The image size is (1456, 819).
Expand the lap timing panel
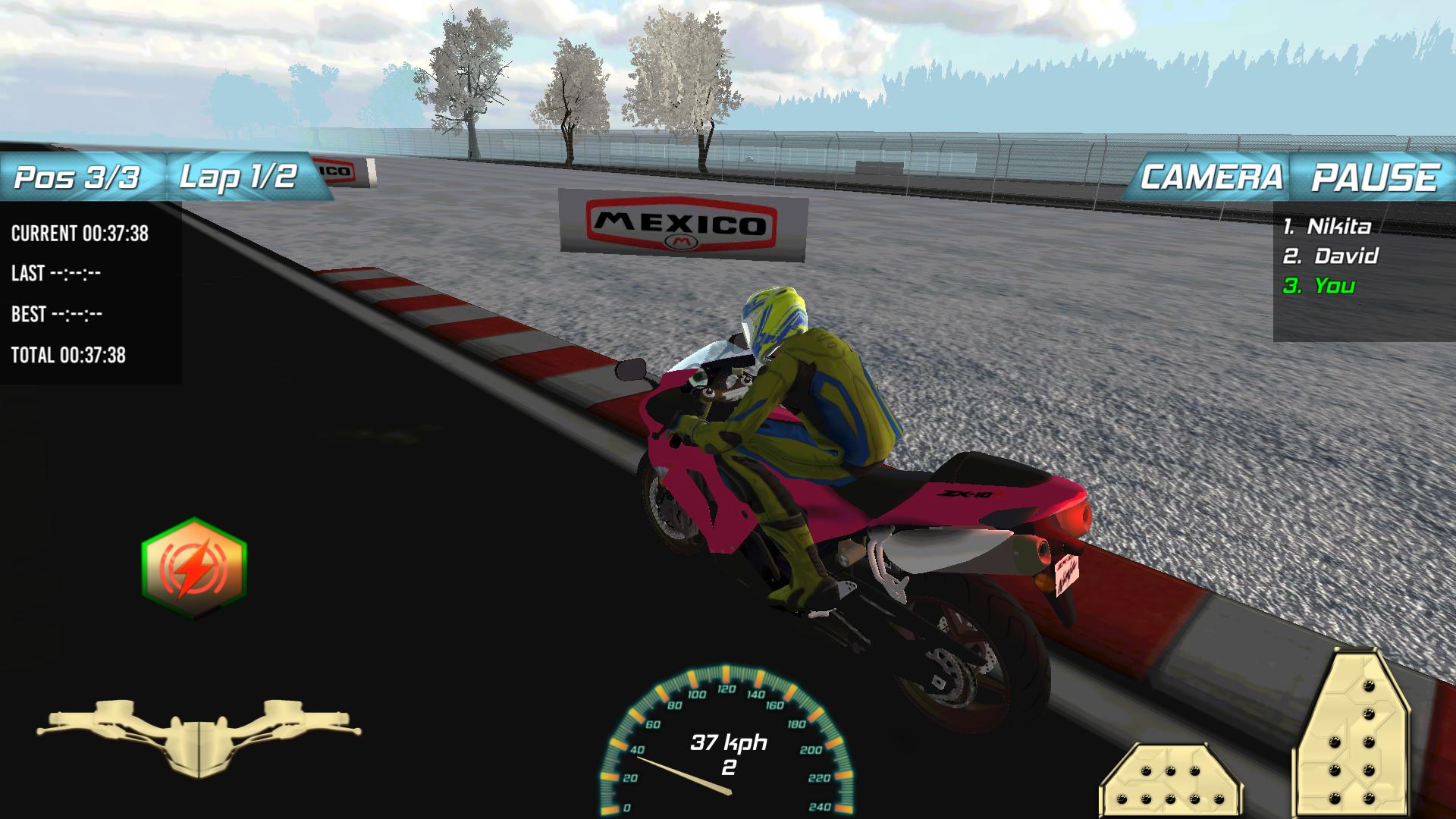(x=91, y=292)
